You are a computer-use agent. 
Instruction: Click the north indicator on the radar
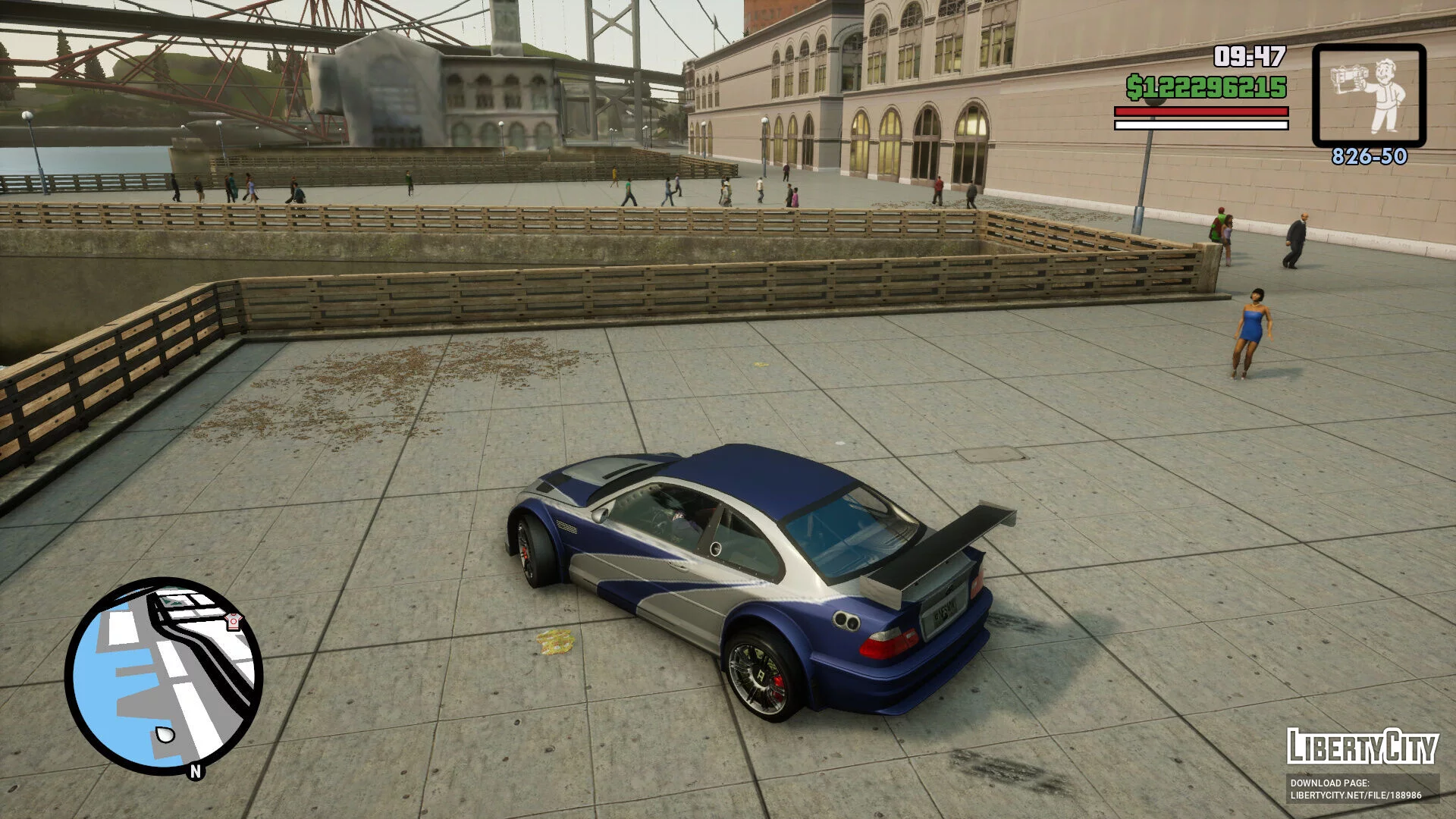[x=196, y=771]
